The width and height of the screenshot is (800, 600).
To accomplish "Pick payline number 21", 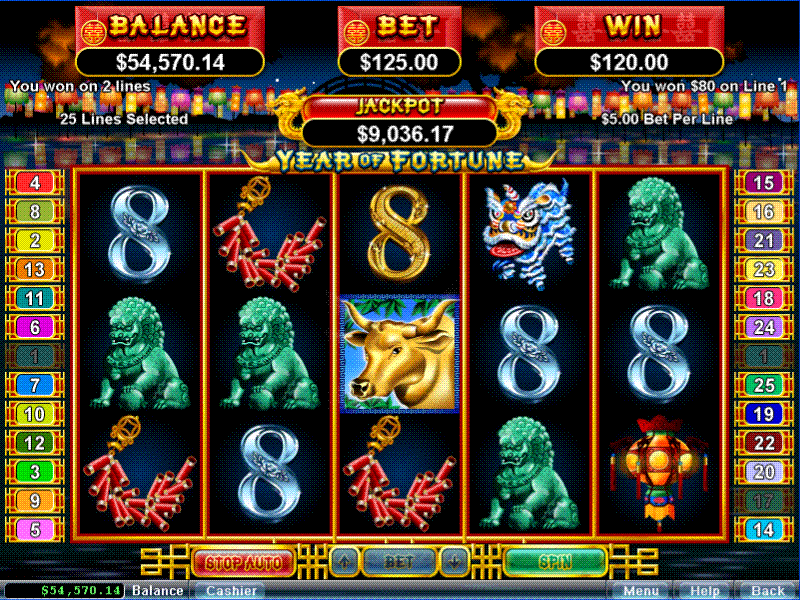I will click(763, 241).
